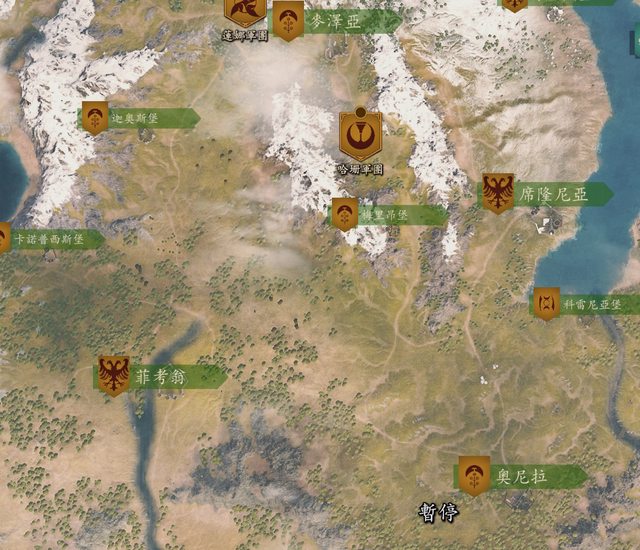Click the 迪奥斯堡 castle nameplate

tap(139, 118)
